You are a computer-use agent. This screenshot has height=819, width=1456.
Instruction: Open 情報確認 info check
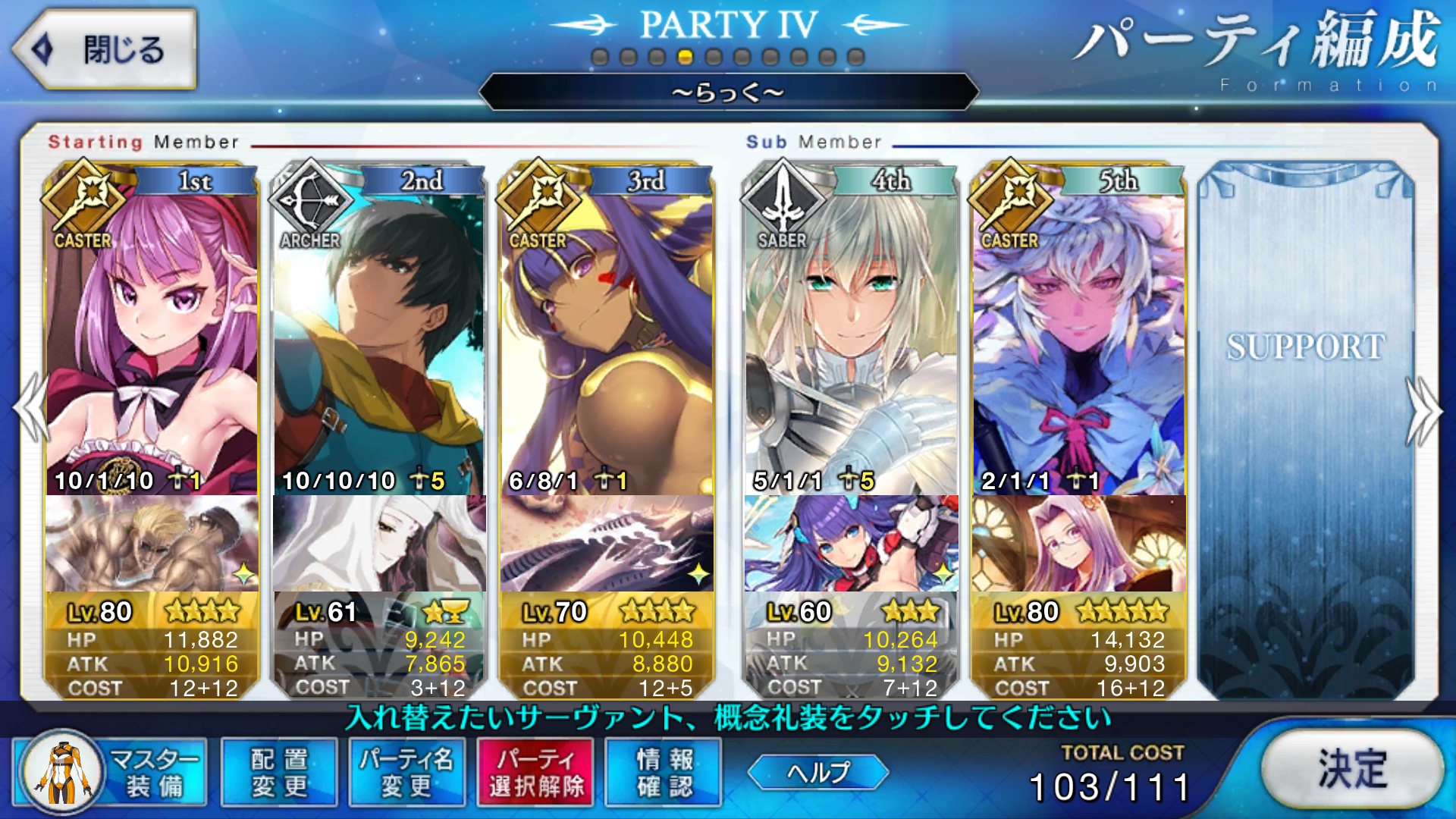(664, 772)
